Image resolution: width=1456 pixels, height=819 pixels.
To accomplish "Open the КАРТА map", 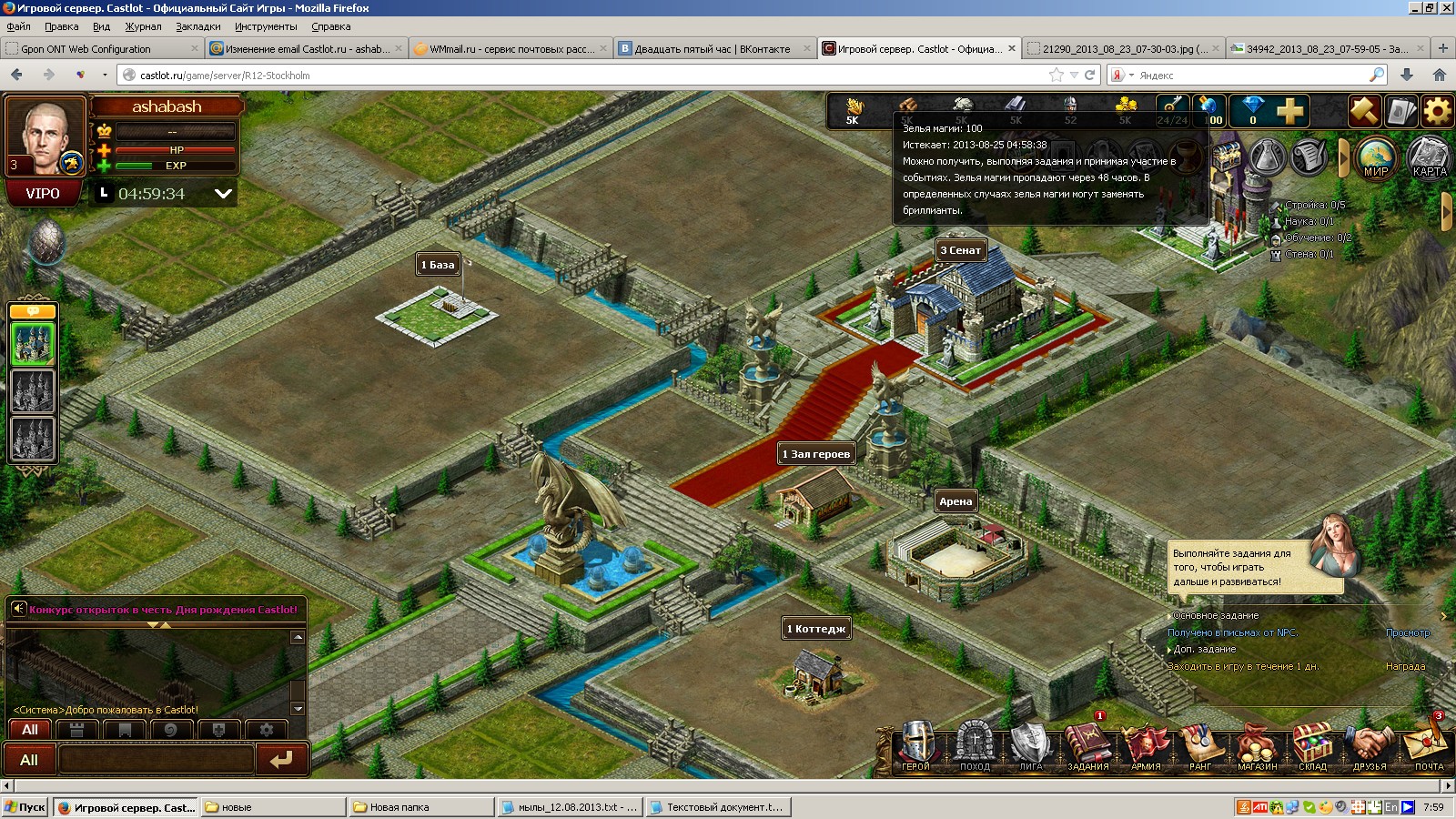I will click(1429, 157).
